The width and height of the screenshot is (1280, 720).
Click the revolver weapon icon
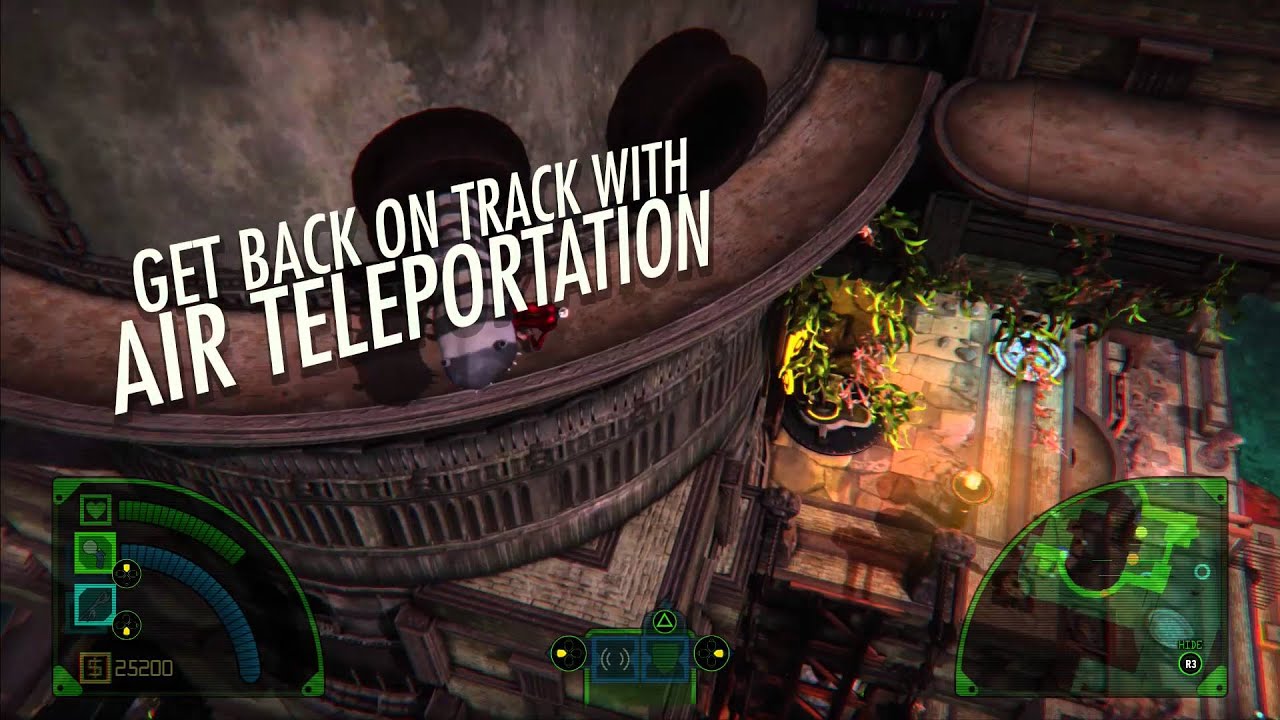95,550
